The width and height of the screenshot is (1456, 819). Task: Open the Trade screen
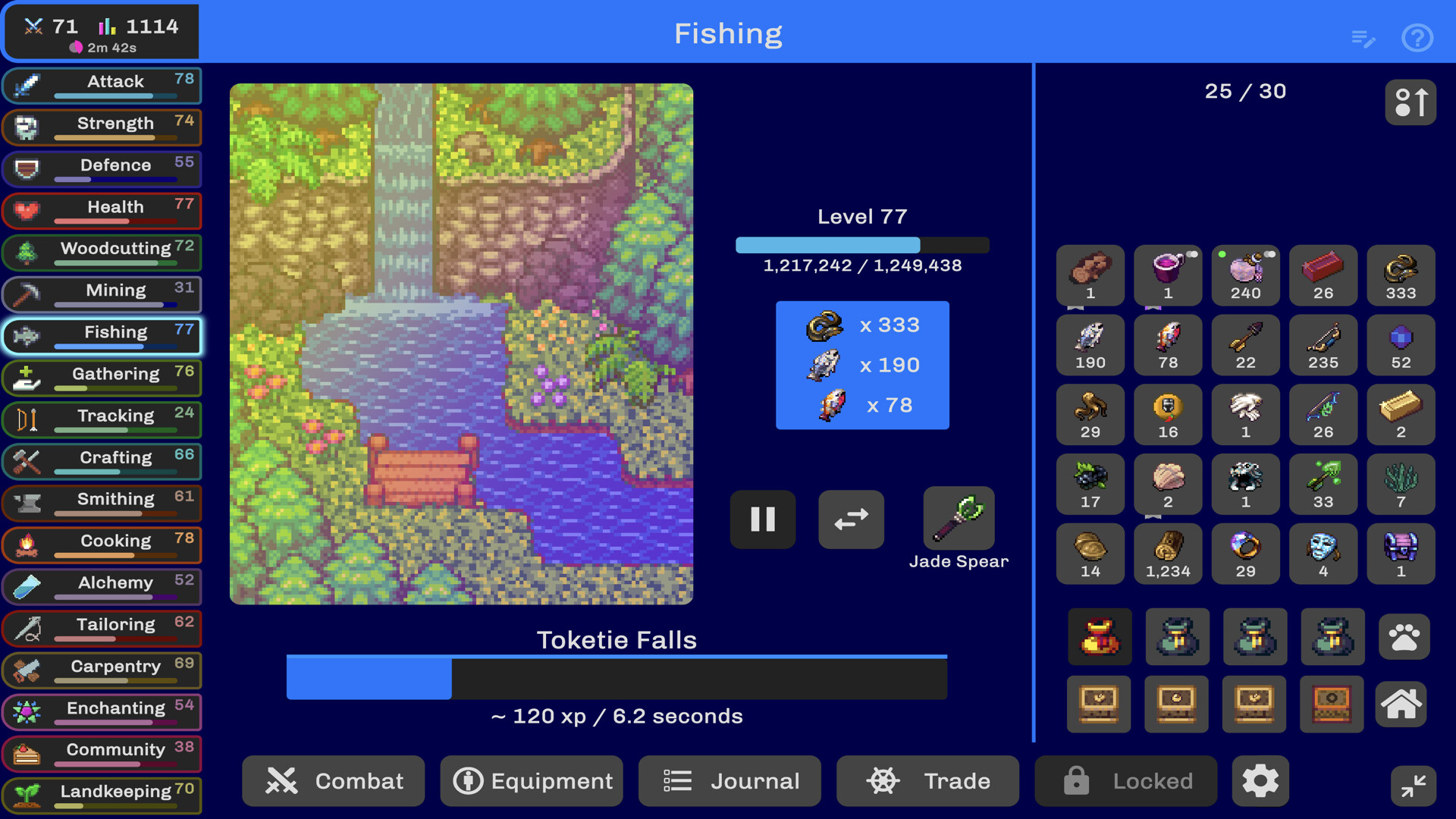(x=927, y=781)
